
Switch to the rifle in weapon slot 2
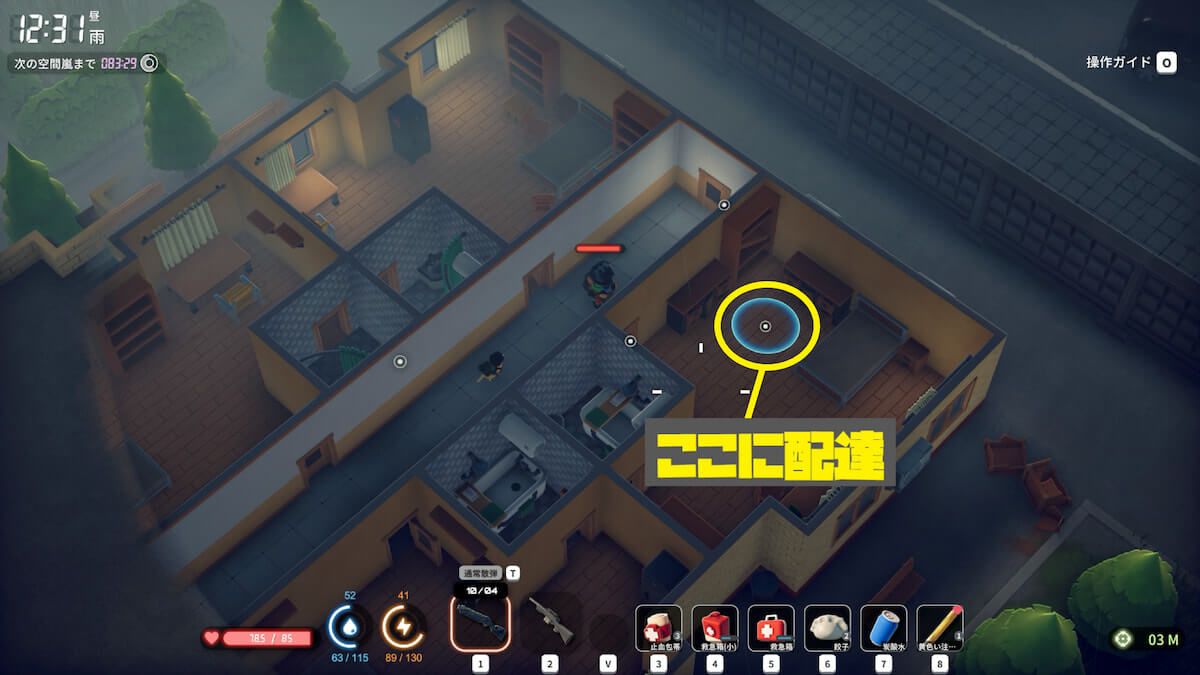(550, 623)
